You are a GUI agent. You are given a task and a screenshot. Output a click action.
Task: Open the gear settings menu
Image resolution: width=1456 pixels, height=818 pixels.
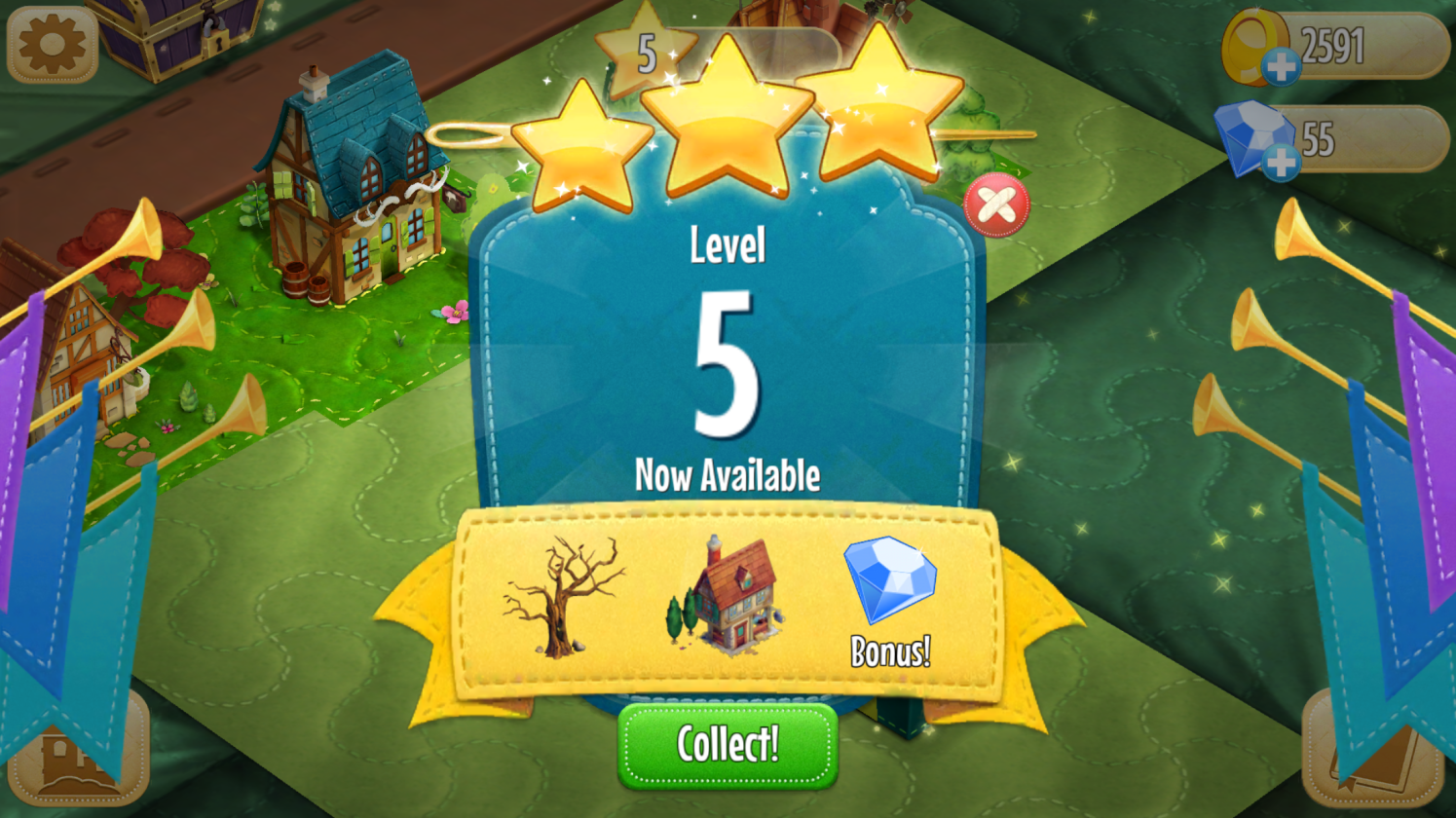[x=52, y=44]
